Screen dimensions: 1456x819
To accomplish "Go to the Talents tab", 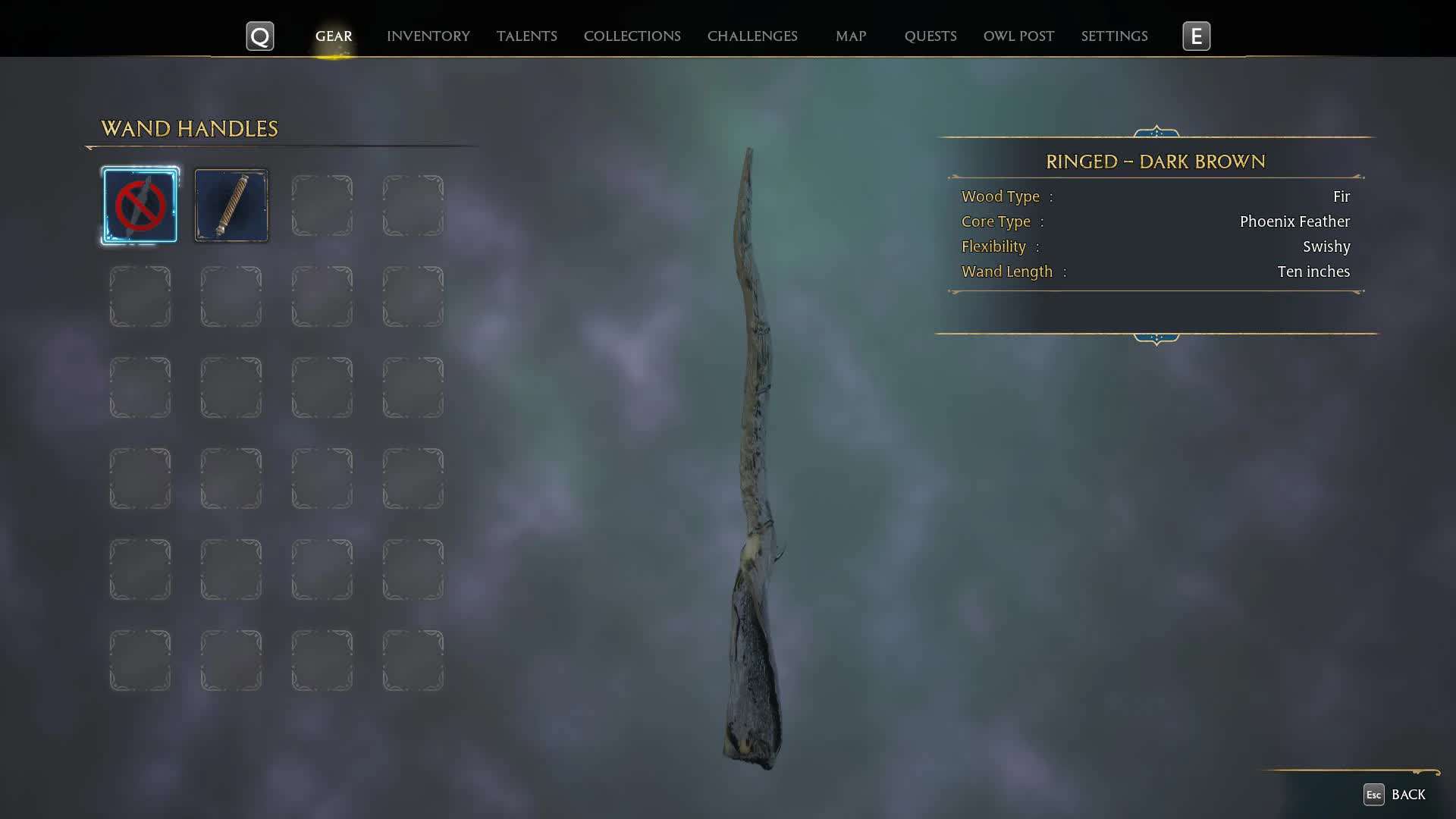I will tap(526, 36).
